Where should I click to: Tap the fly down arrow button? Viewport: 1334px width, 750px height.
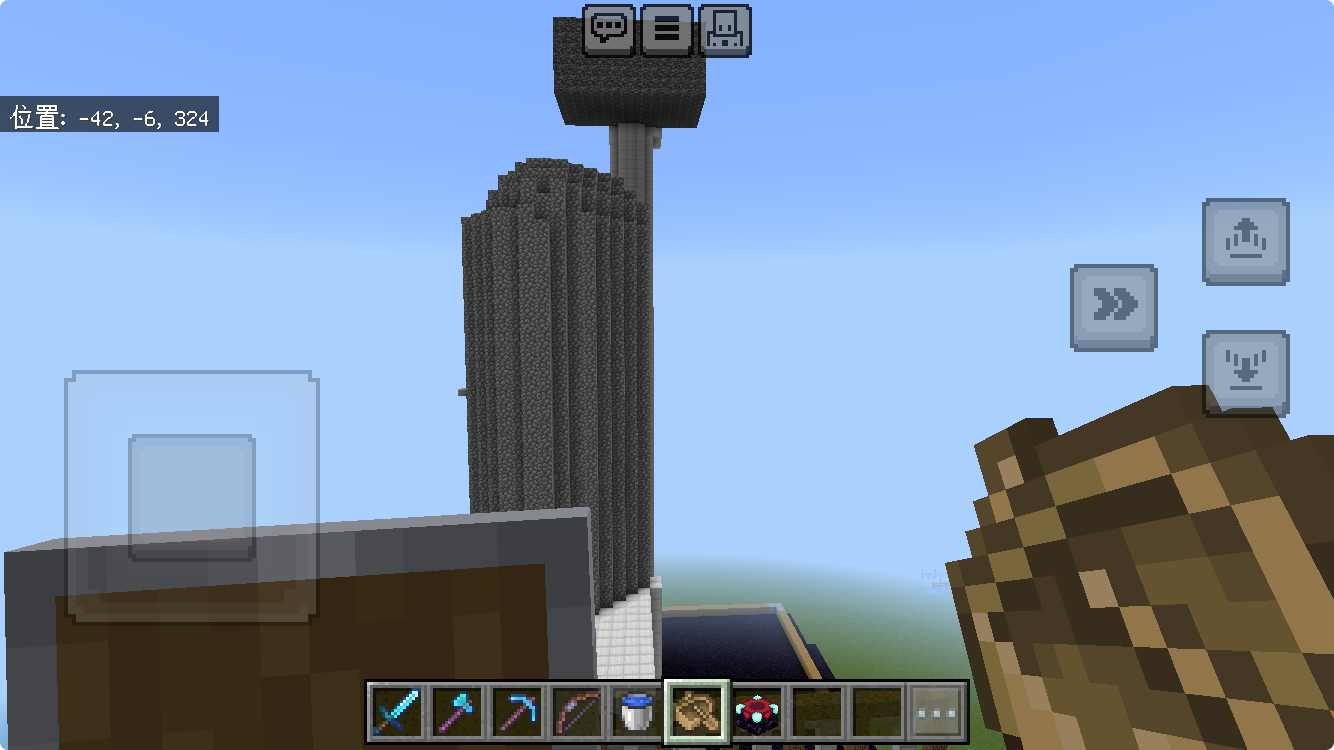(x=1245, y=373)
